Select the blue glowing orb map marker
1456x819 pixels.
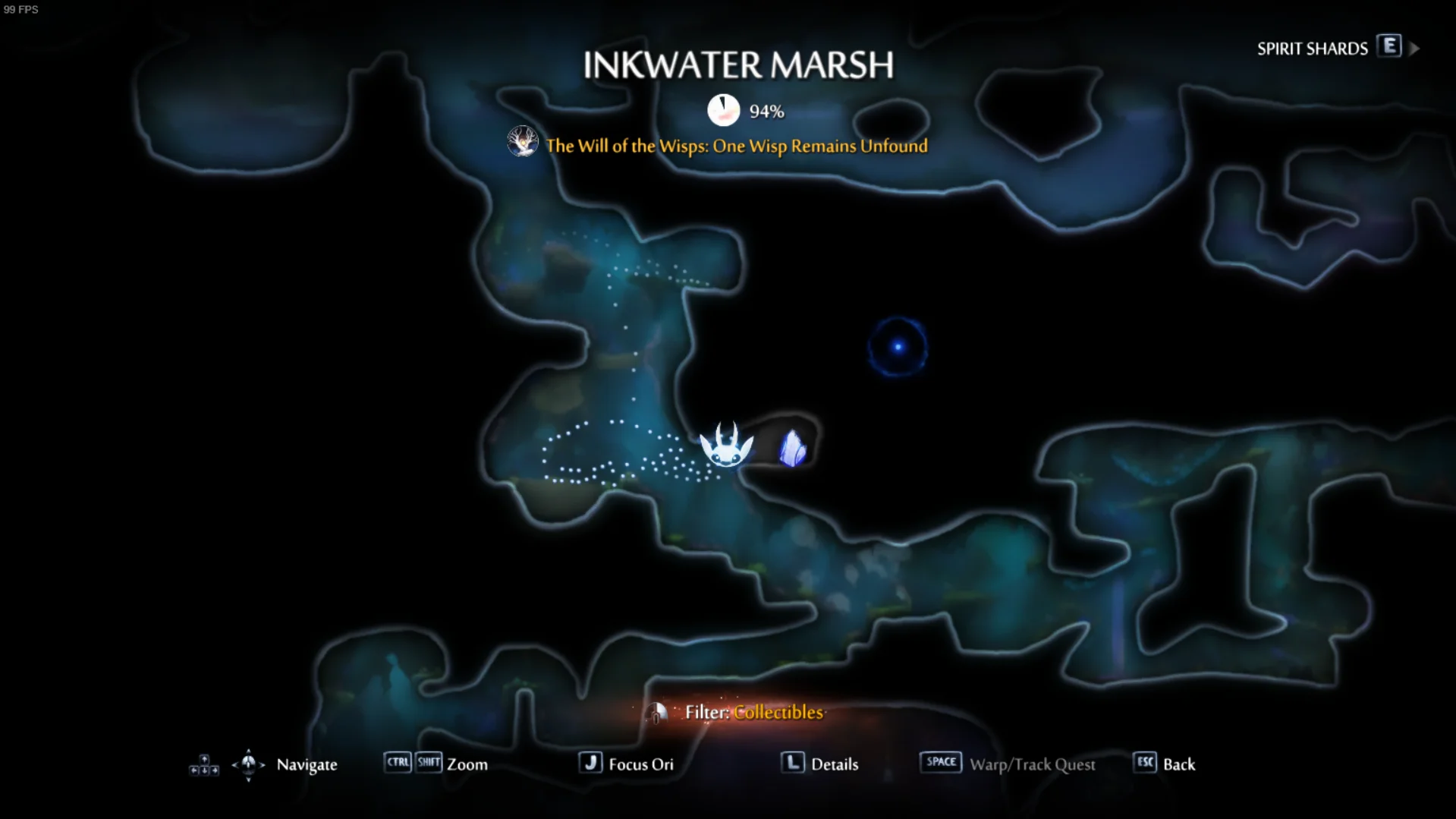[898, 347]
